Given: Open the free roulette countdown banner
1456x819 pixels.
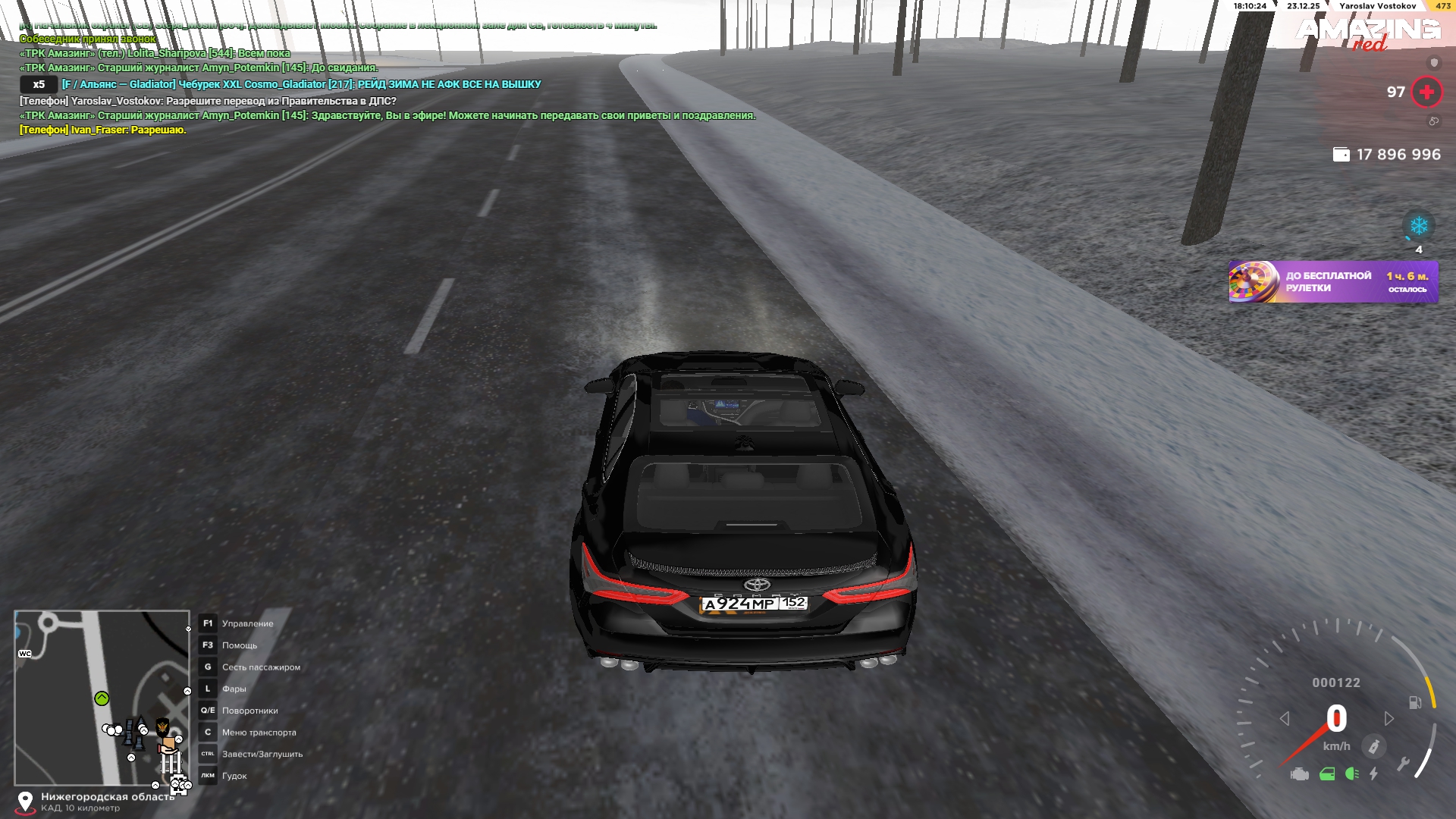Looking at the screenshot, I should coord(1332,282).
